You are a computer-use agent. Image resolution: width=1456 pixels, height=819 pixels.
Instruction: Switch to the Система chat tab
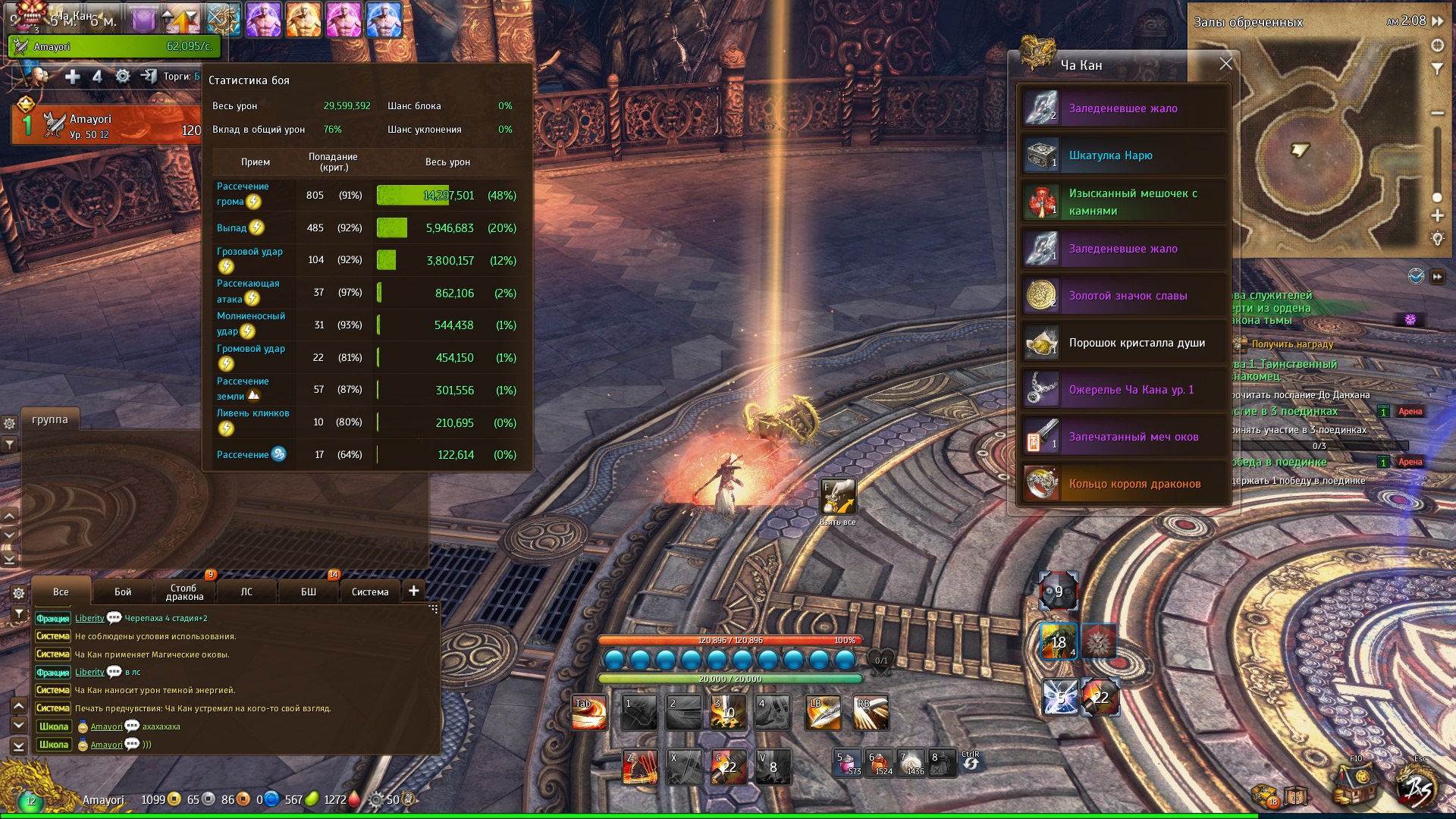click(x=370, y=591)
